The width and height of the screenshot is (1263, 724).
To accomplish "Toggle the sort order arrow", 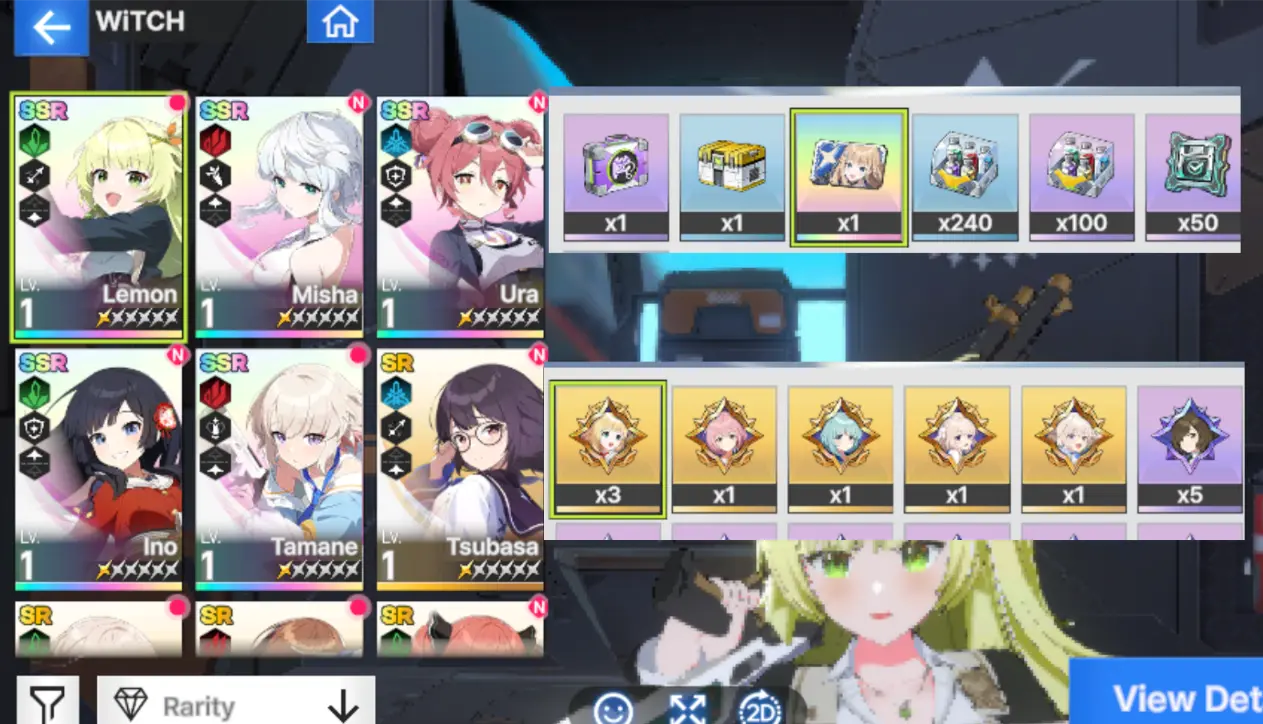I will click(343, 705).
